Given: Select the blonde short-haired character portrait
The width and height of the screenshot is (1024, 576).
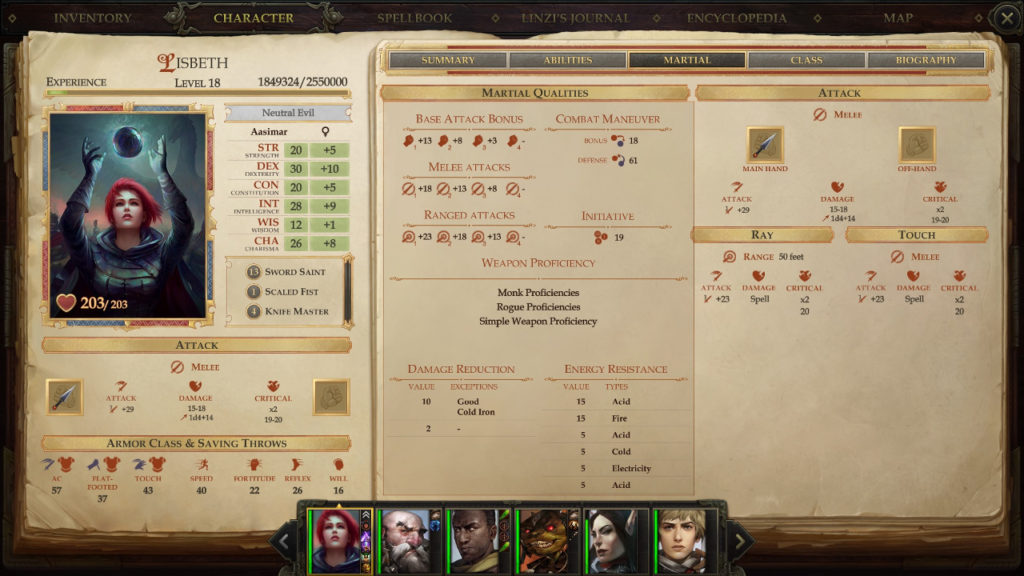Looking at the screenshot, I should (x=685, y=541).
